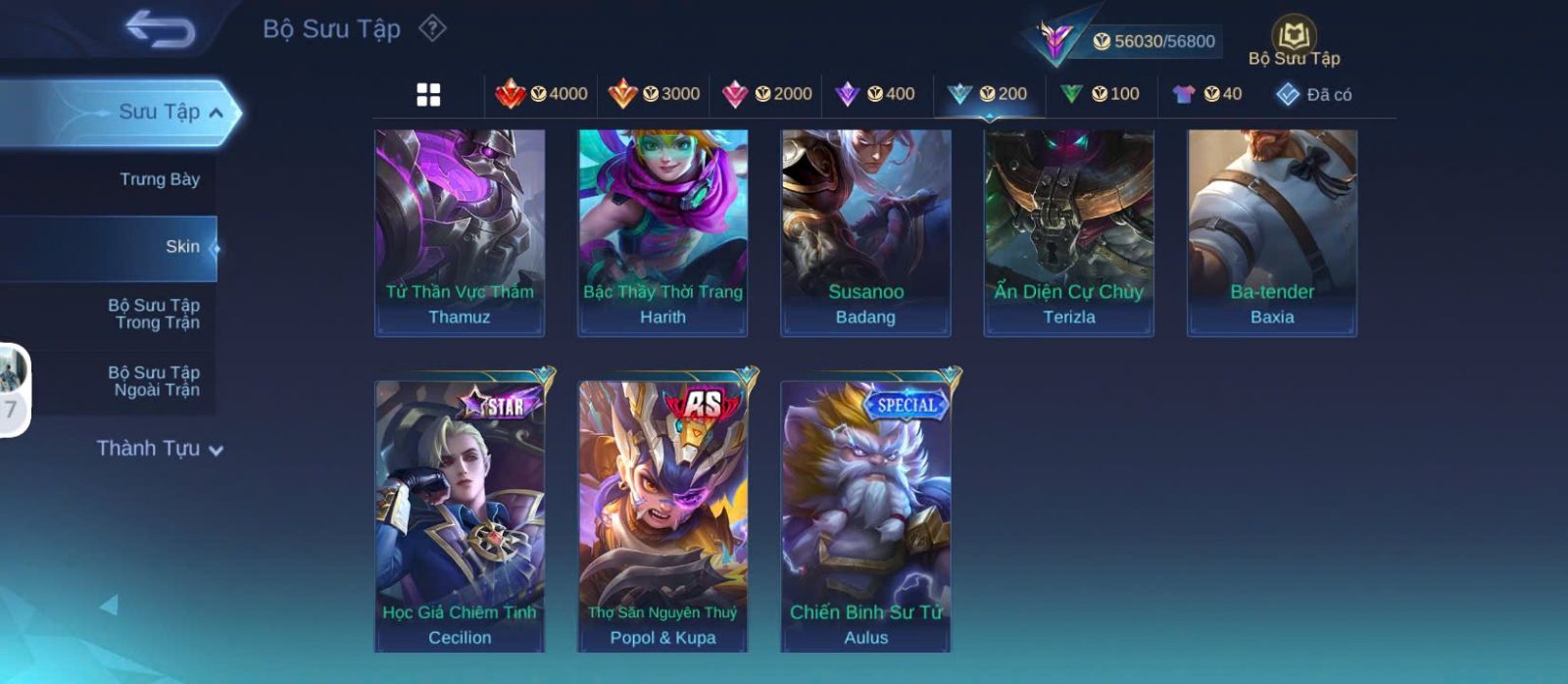Switch to the 100 point tier
Screen dimensions: 1568x684
1100,94
